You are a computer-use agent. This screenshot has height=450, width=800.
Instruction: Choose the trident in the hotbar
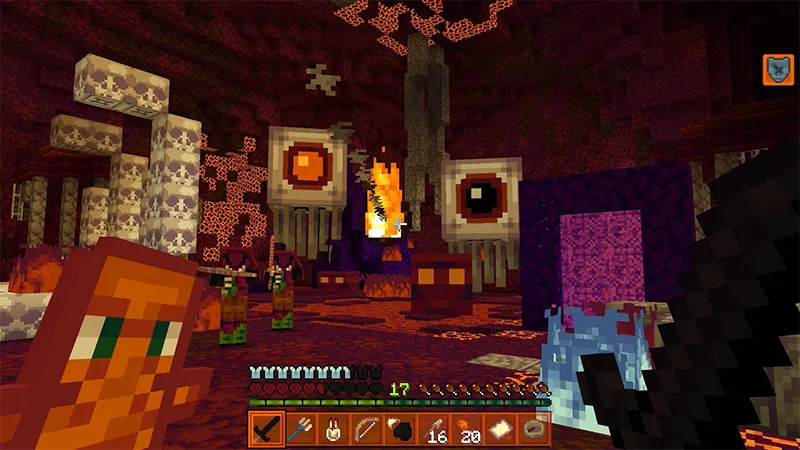[300, 430]
